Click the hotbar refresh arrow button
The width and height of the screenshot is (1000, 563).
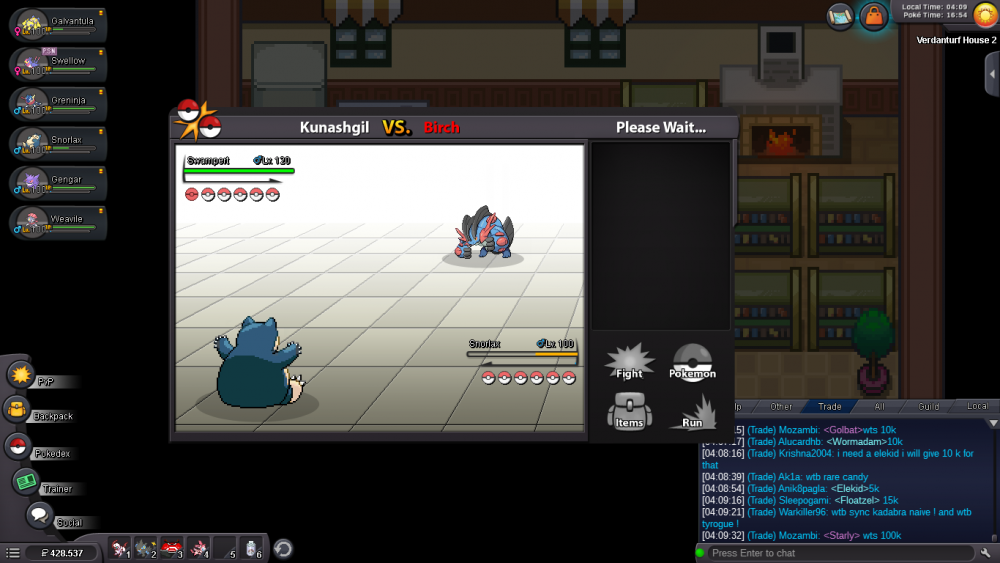coord(283,548)
